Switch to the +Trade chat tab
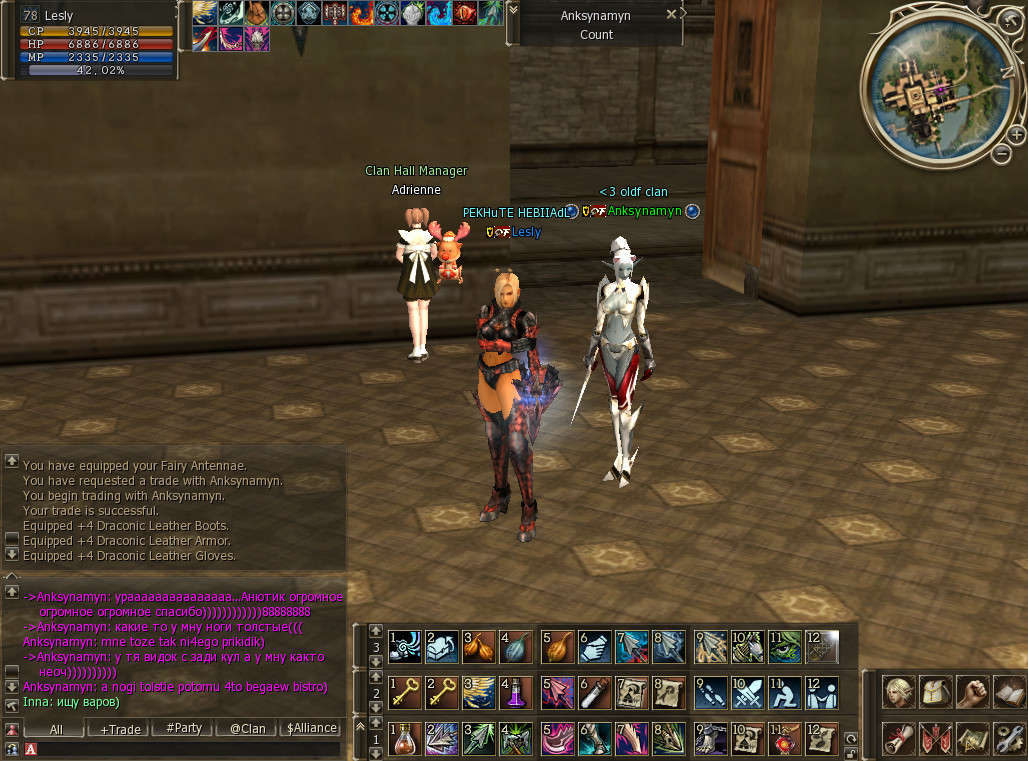Image resolution: width=1028 pixels, height=761 pixels. (x=120, y=729)
